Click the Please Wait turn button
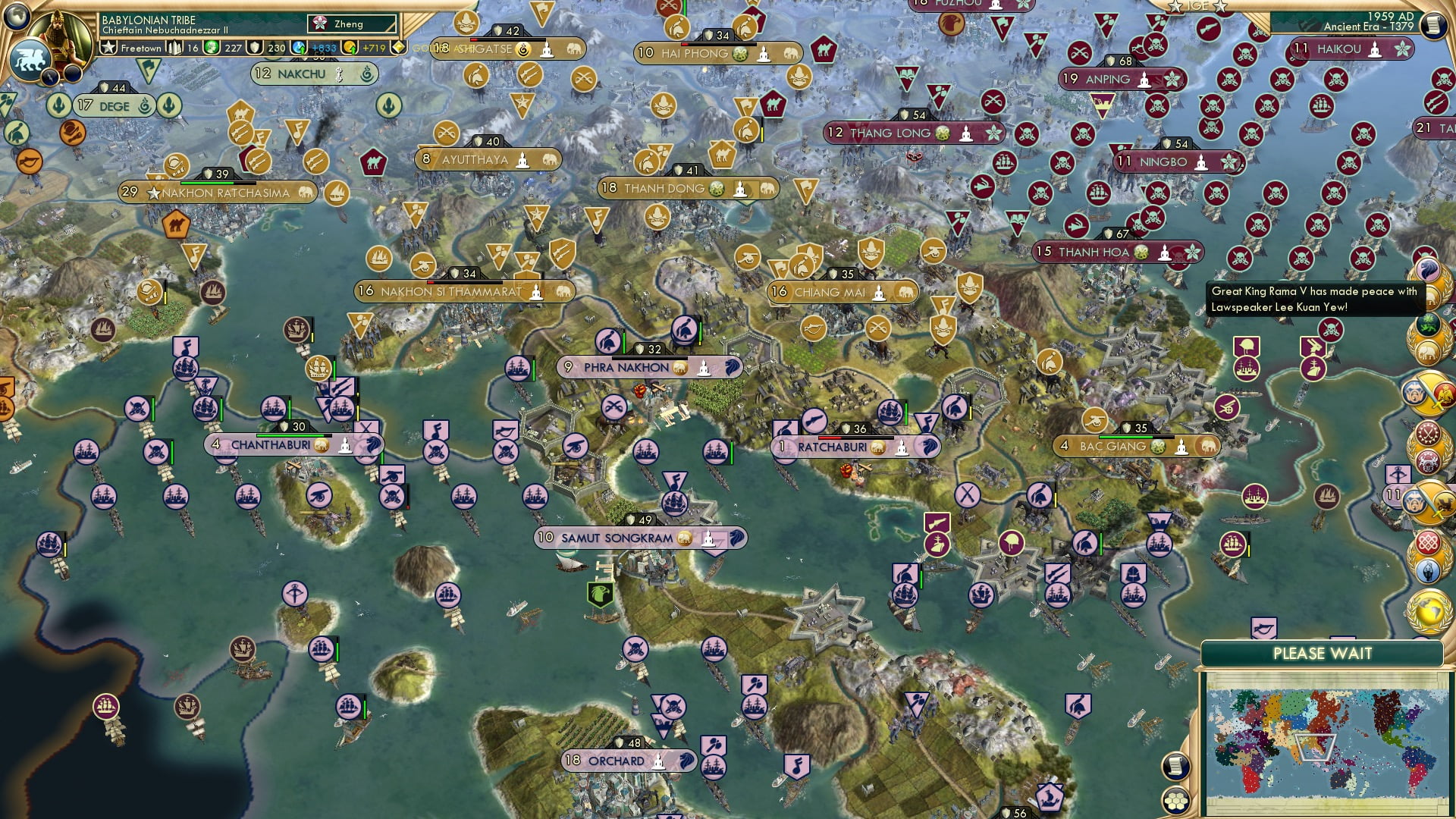 pyautogui.click(x=1322, y=654)
